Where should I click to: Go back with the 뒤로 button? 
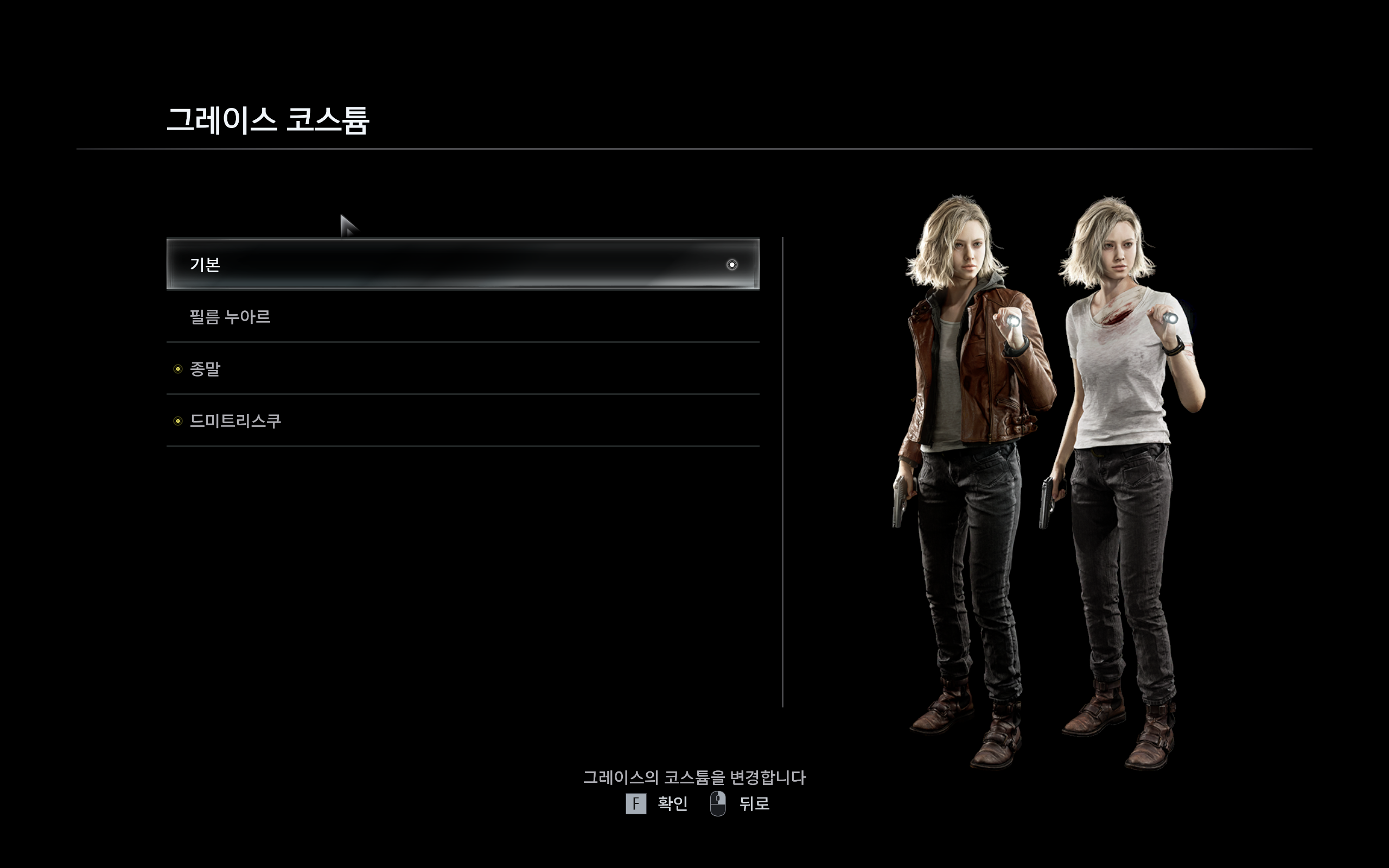click(741, 803)
